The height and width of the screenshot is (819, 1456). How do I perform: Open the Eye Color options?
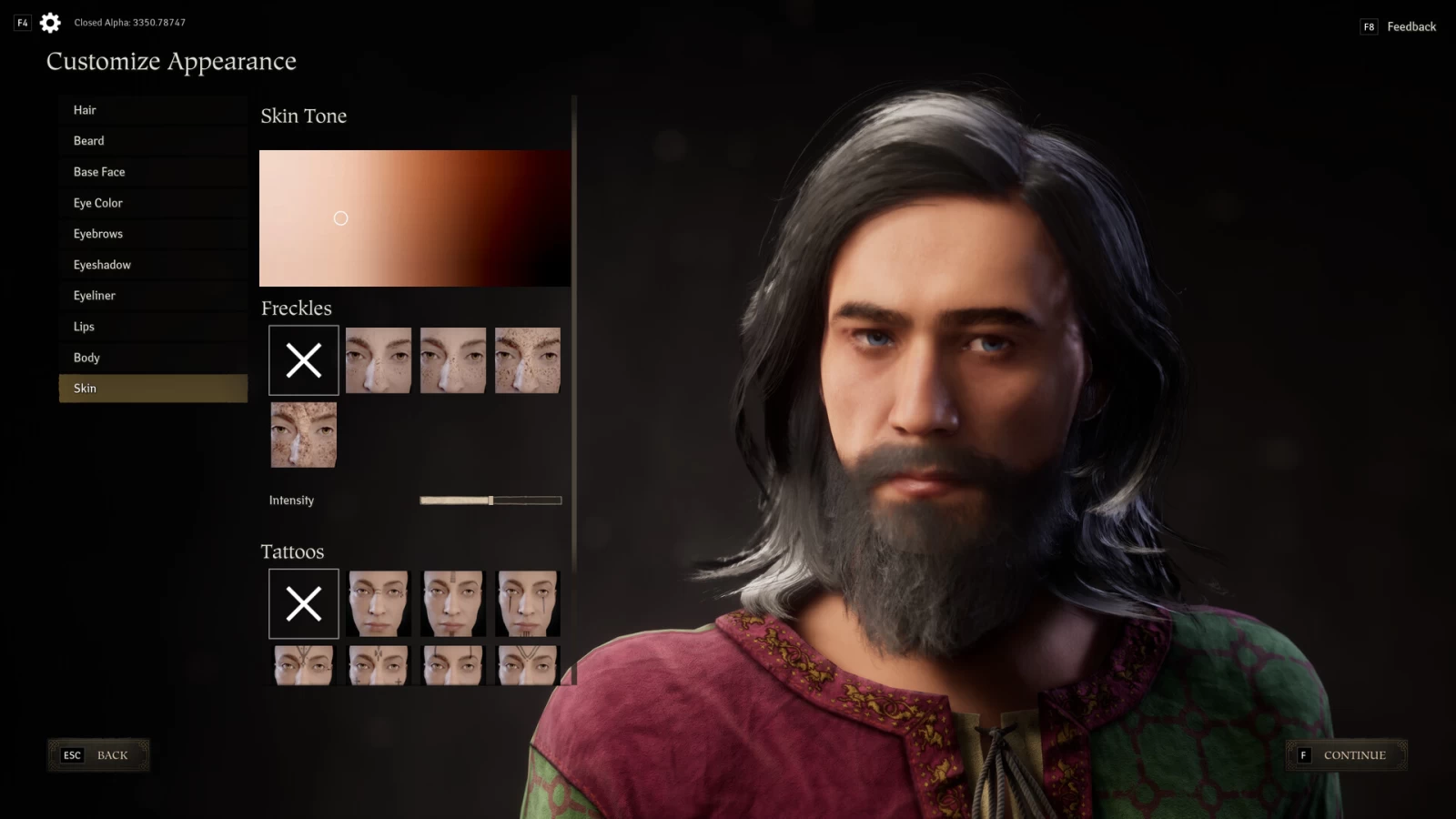(x=153, y=203)
